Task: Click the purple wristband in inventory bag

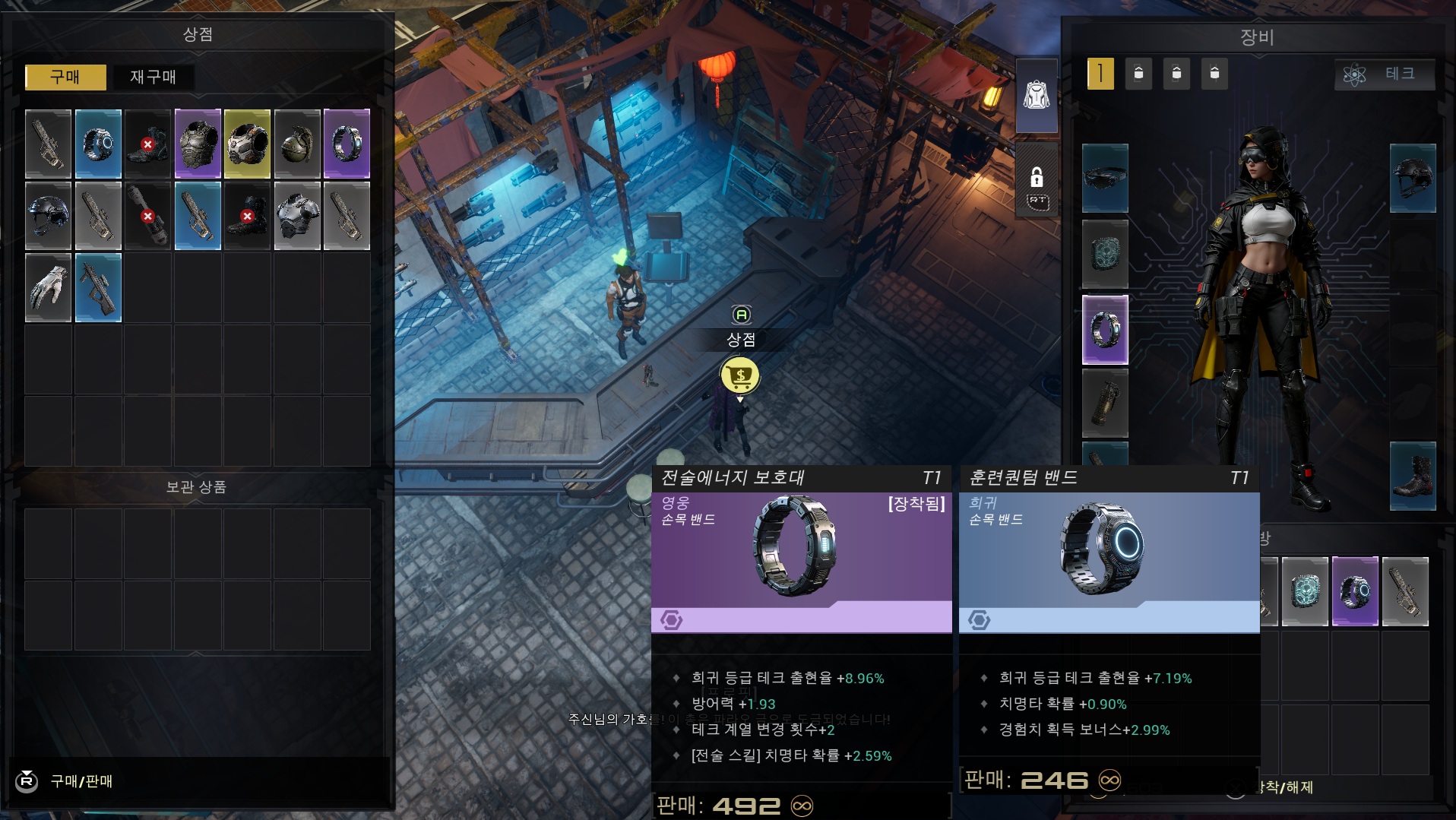Action: point(1354,591)
